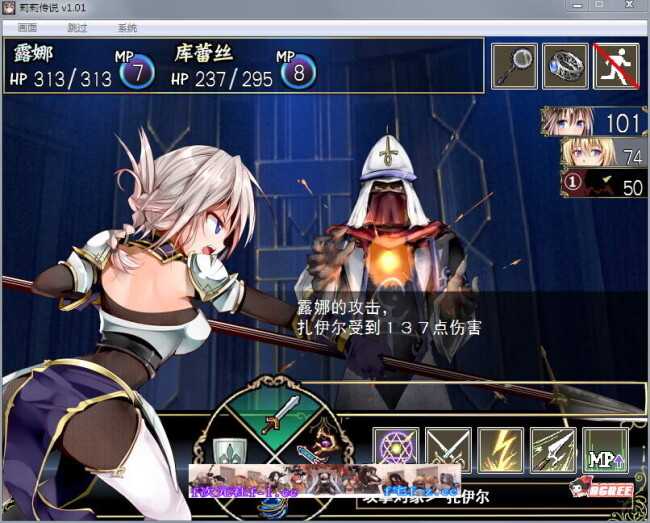Open the silver ring item icon

[x=565, y=66]
